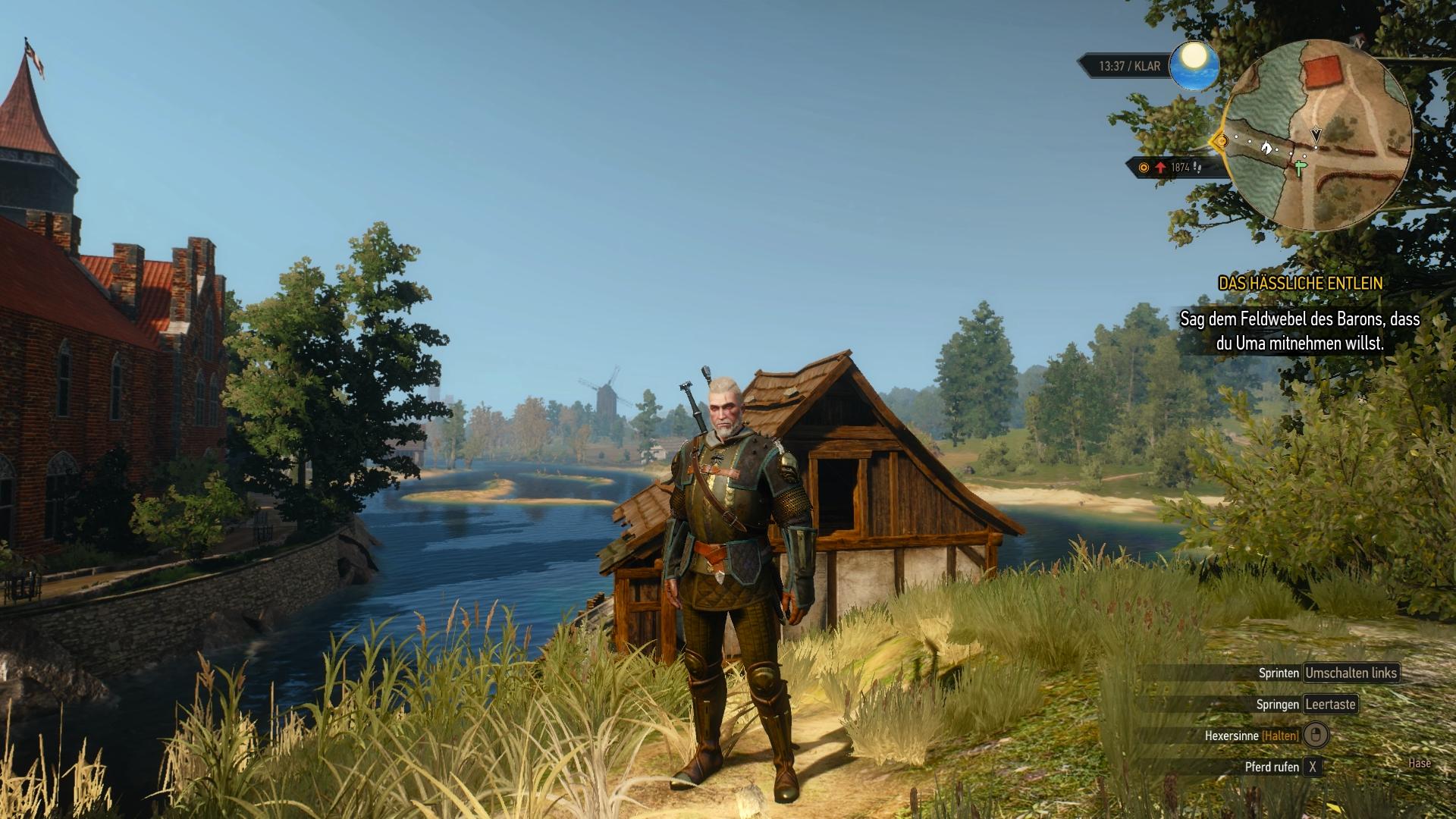Click the black player arrow on minimap
The height and width of the screenshot is (819, 1456).
pos(1316,135)
